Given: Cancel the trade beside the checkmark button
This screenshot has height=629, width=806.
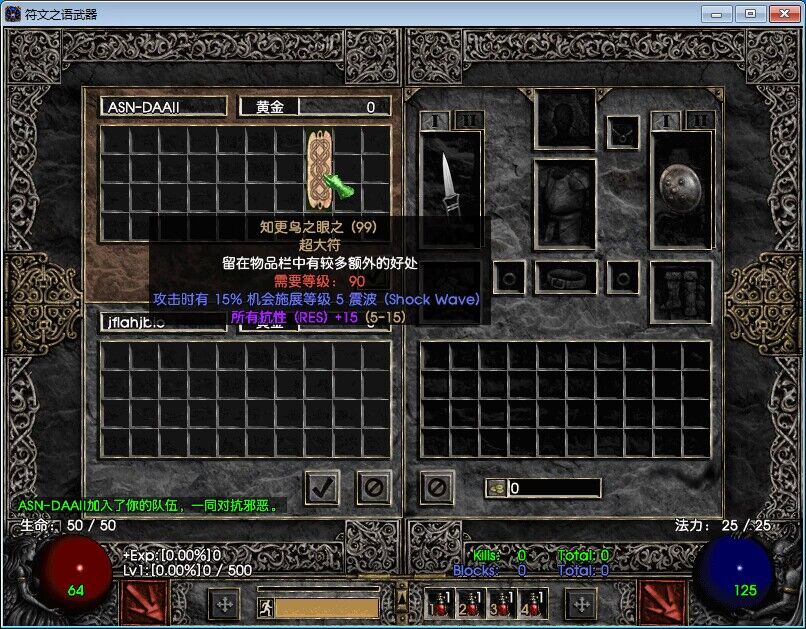Looking at the screenshot, I should (374, 487).
